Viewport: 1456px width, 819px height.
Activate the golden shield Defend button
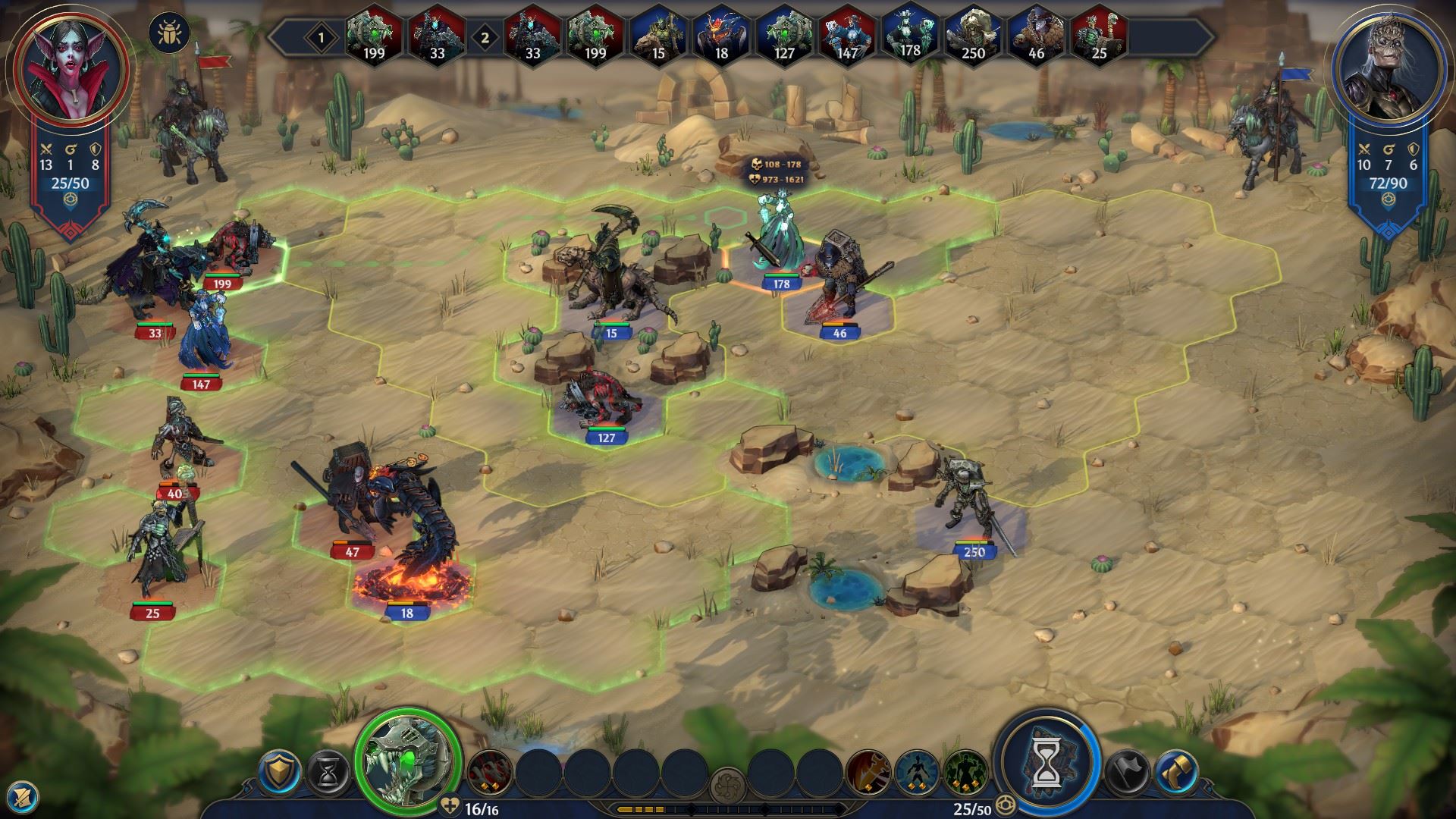click(280, 773)
